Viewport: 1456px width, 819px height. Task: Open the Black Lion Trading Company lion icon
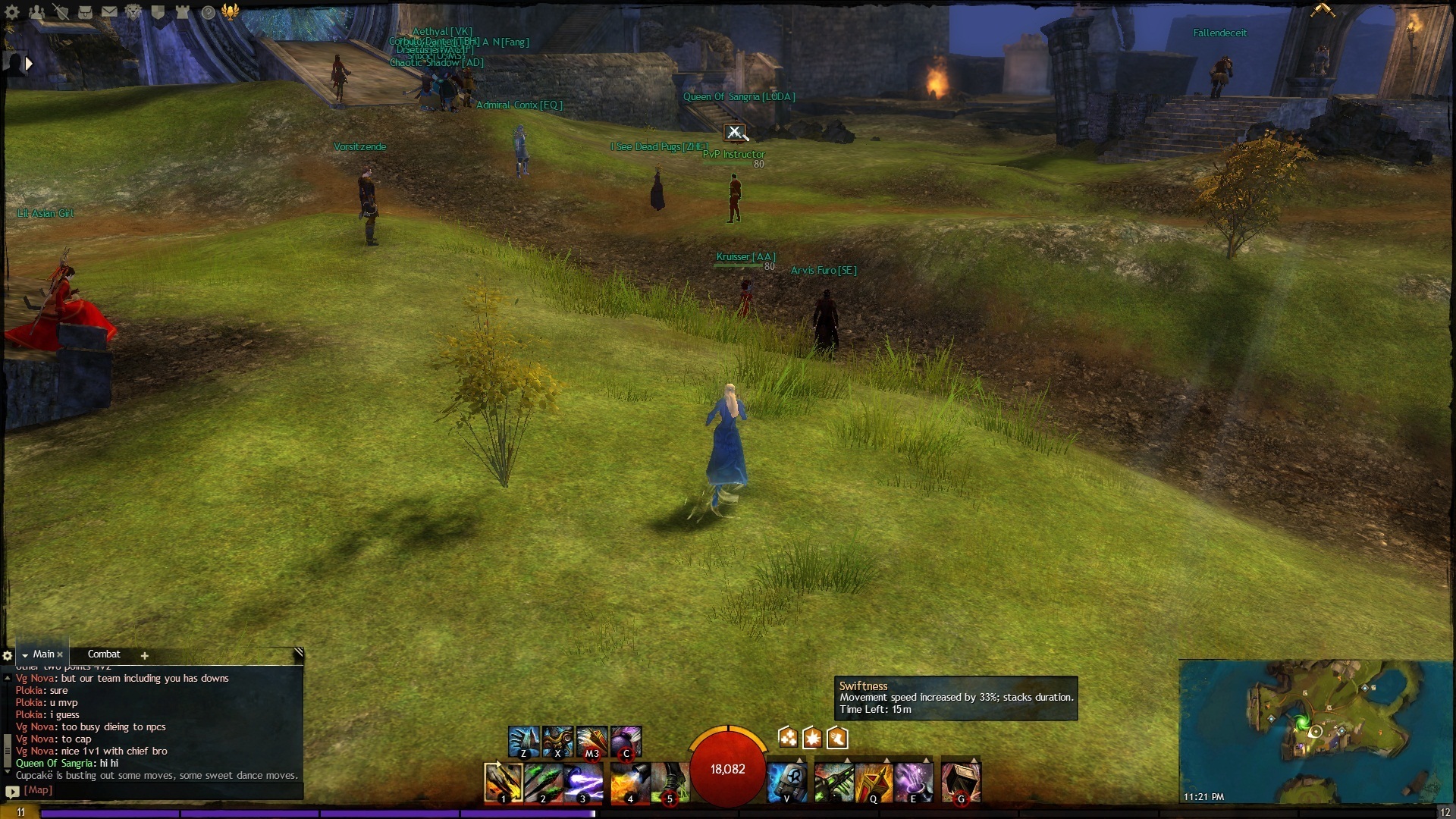tap(133, 12)
